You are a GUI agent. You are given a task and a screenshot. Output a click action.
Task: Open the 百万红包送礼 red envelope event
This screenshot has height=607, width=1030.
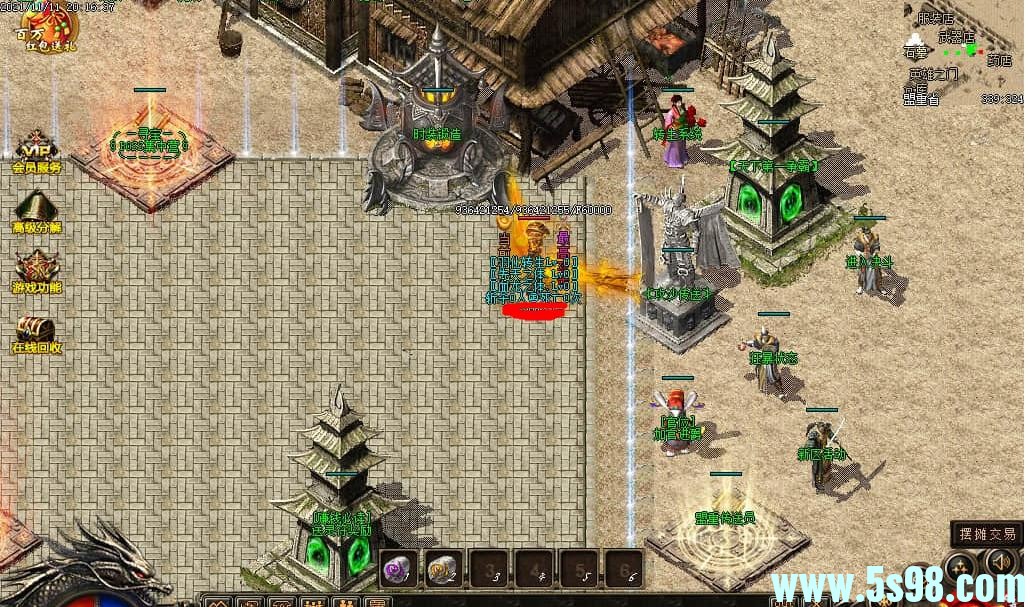(x=38, y=30)
